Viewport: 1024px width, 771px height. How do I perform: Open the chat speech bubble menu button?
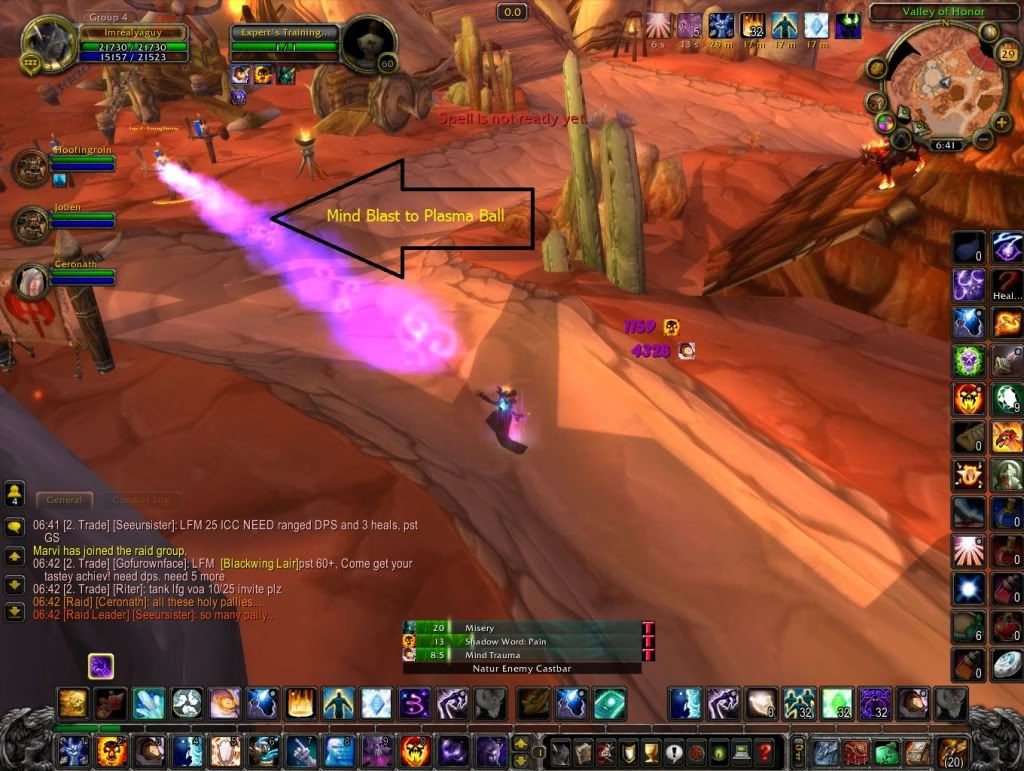pyautogui.click(x=15, y=526)
